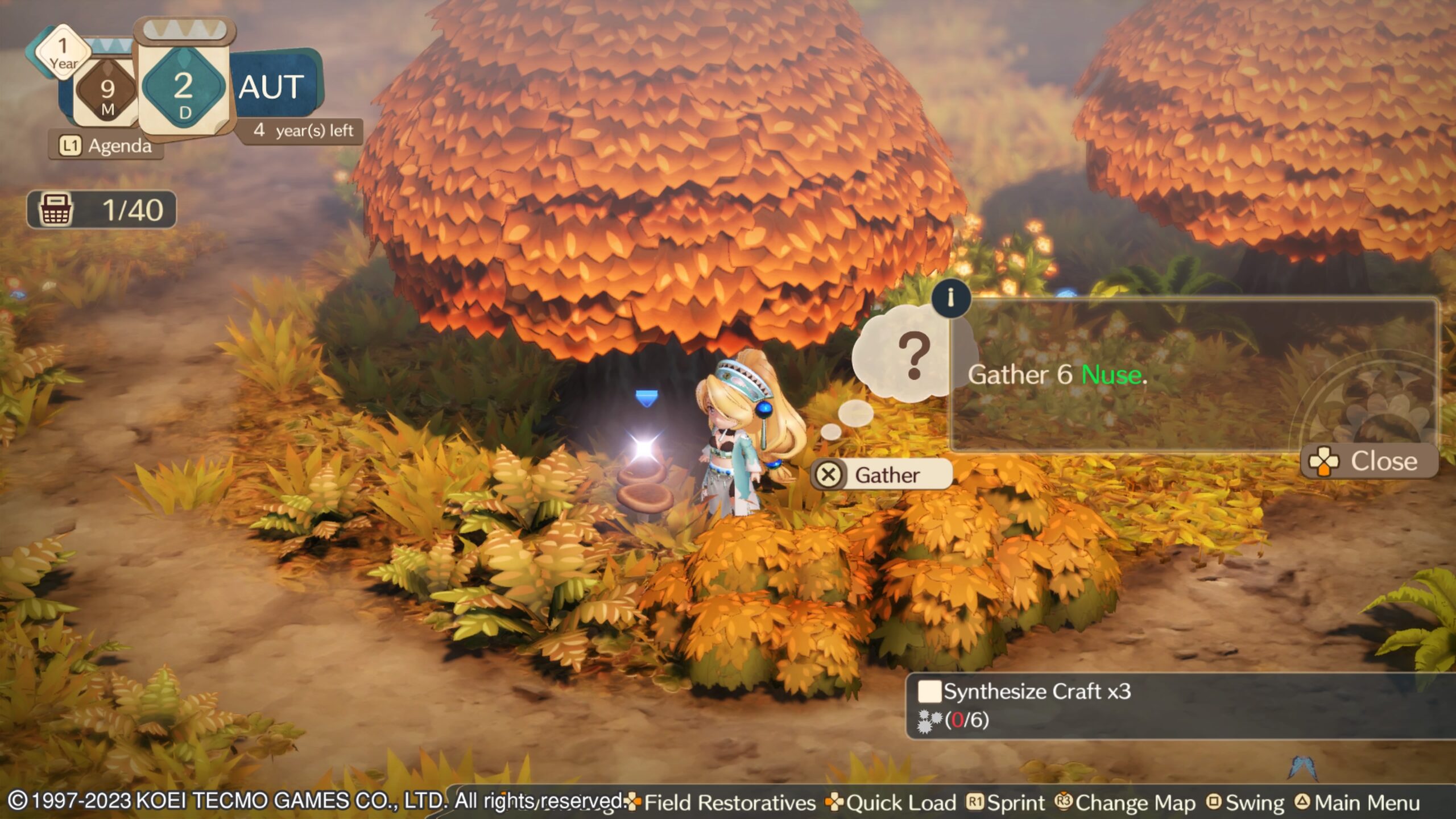Click the info icon on hint panel
The height and width of the screenshot is (819, 1456).
click(950, 297)
